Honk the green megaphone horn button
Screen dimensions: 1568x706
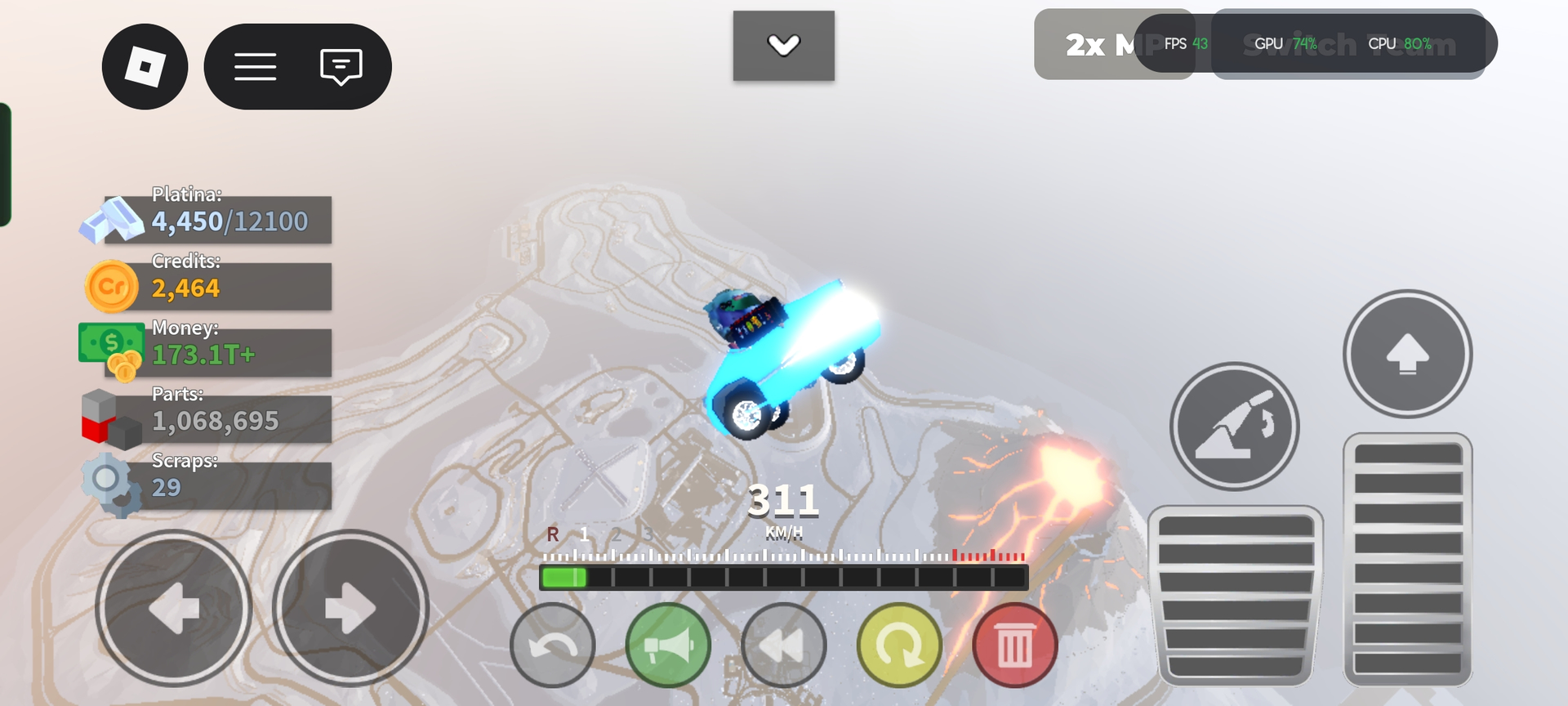click(668, 646)
